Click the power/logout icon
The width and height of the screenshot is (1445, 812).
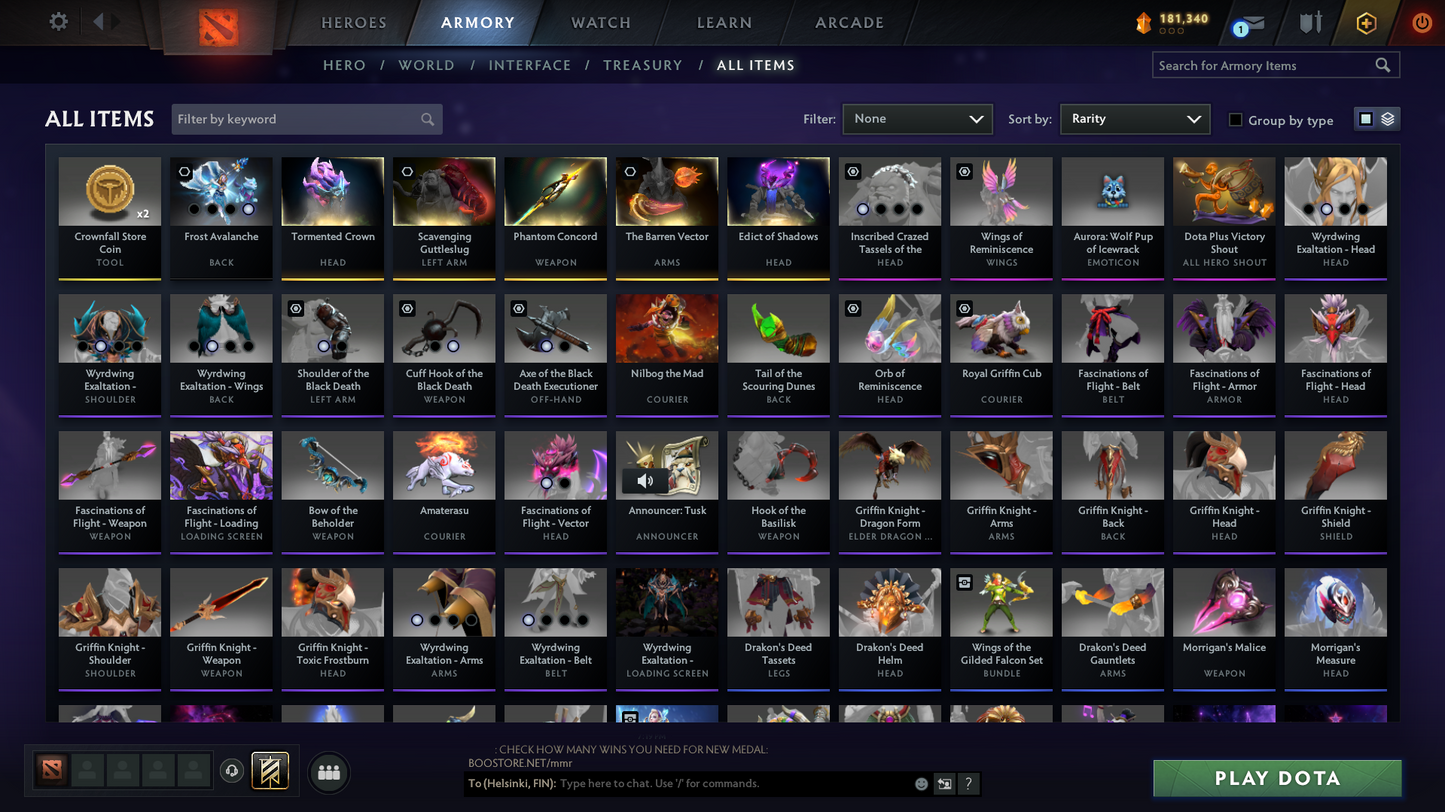(1421, 22)
